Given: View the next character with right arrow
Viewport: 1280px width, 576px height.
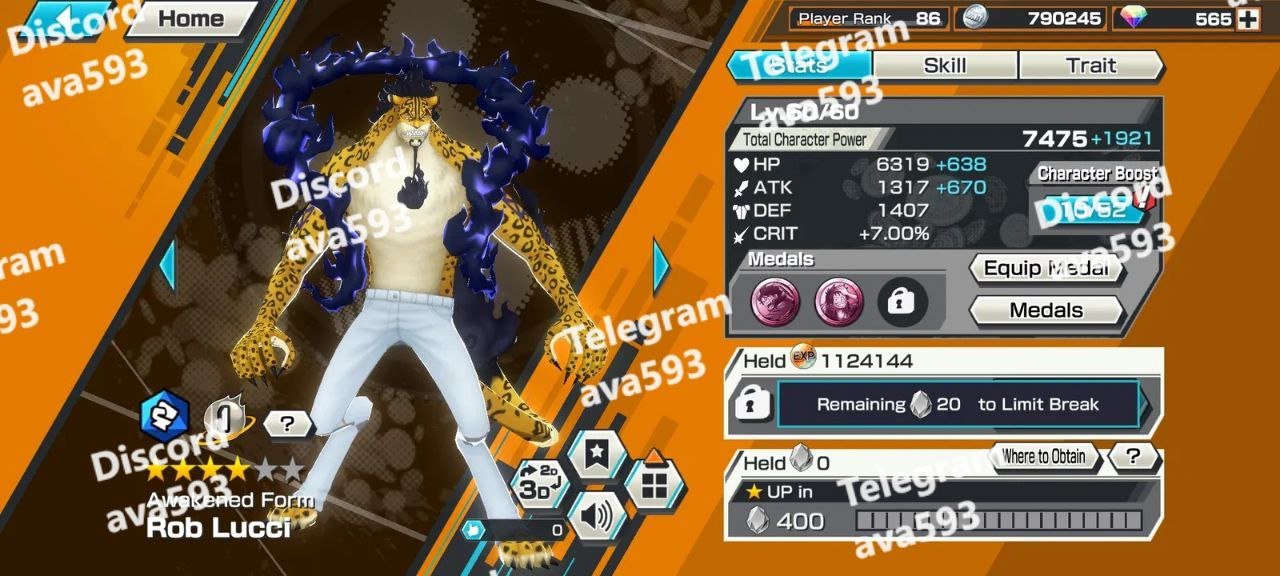Looking at the screenshot, I should pos(661,266).
